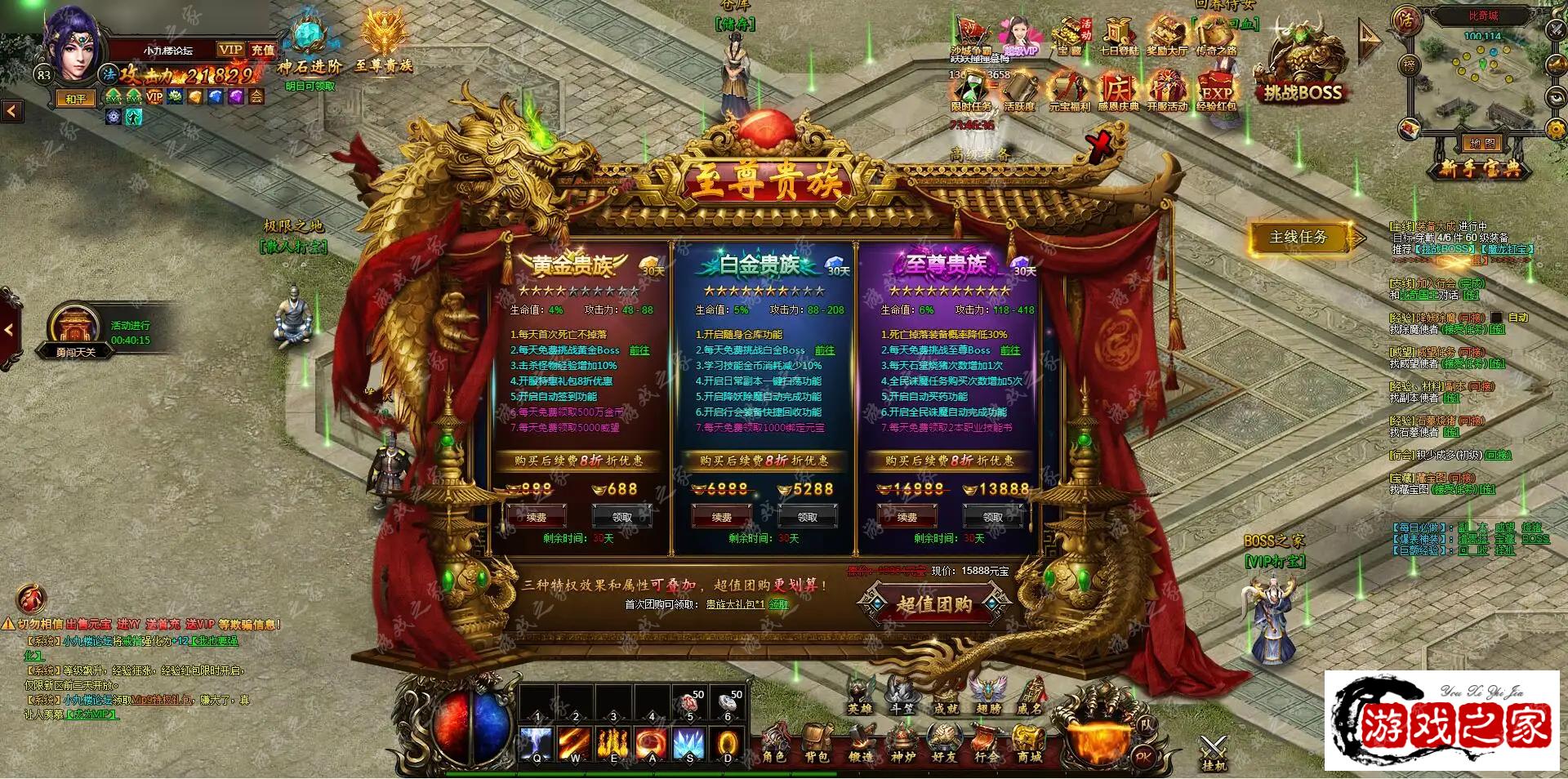The width and height of the screenshot is (1568, 779).
Task: Open the 角色 character menu
Action: 774,745
